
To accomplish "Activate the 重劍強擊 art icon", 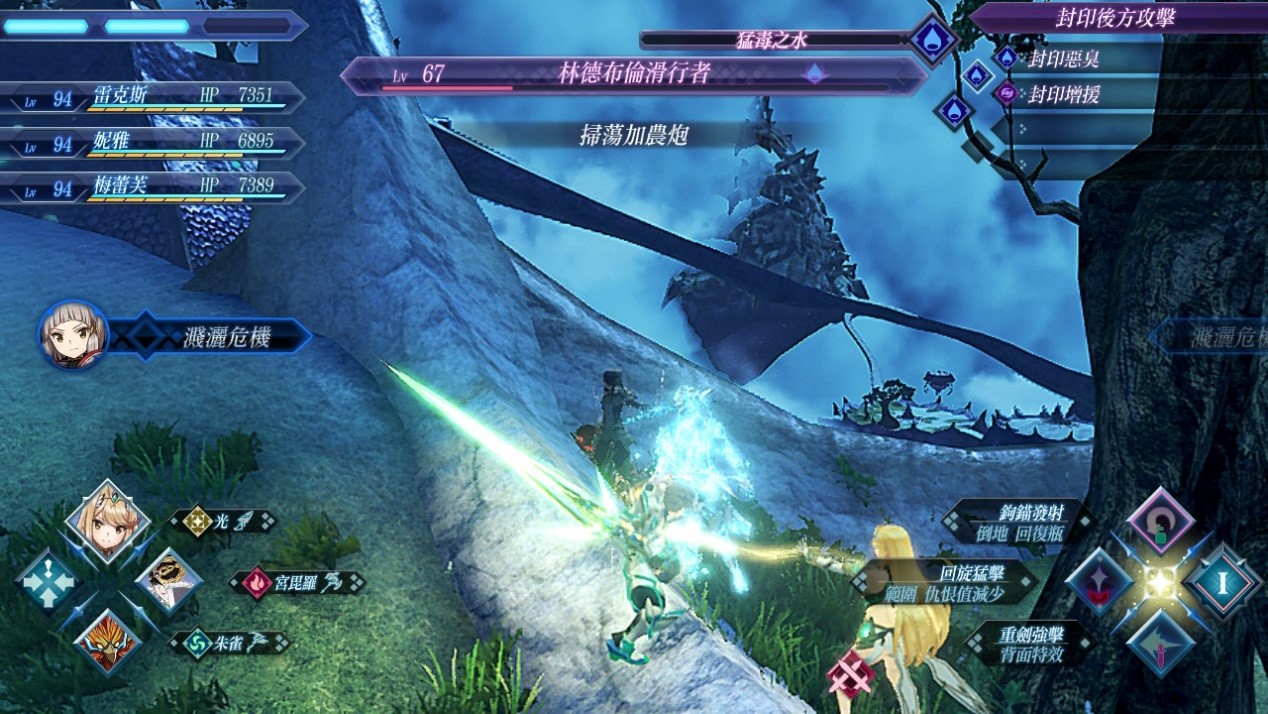I will (1160, 642).
